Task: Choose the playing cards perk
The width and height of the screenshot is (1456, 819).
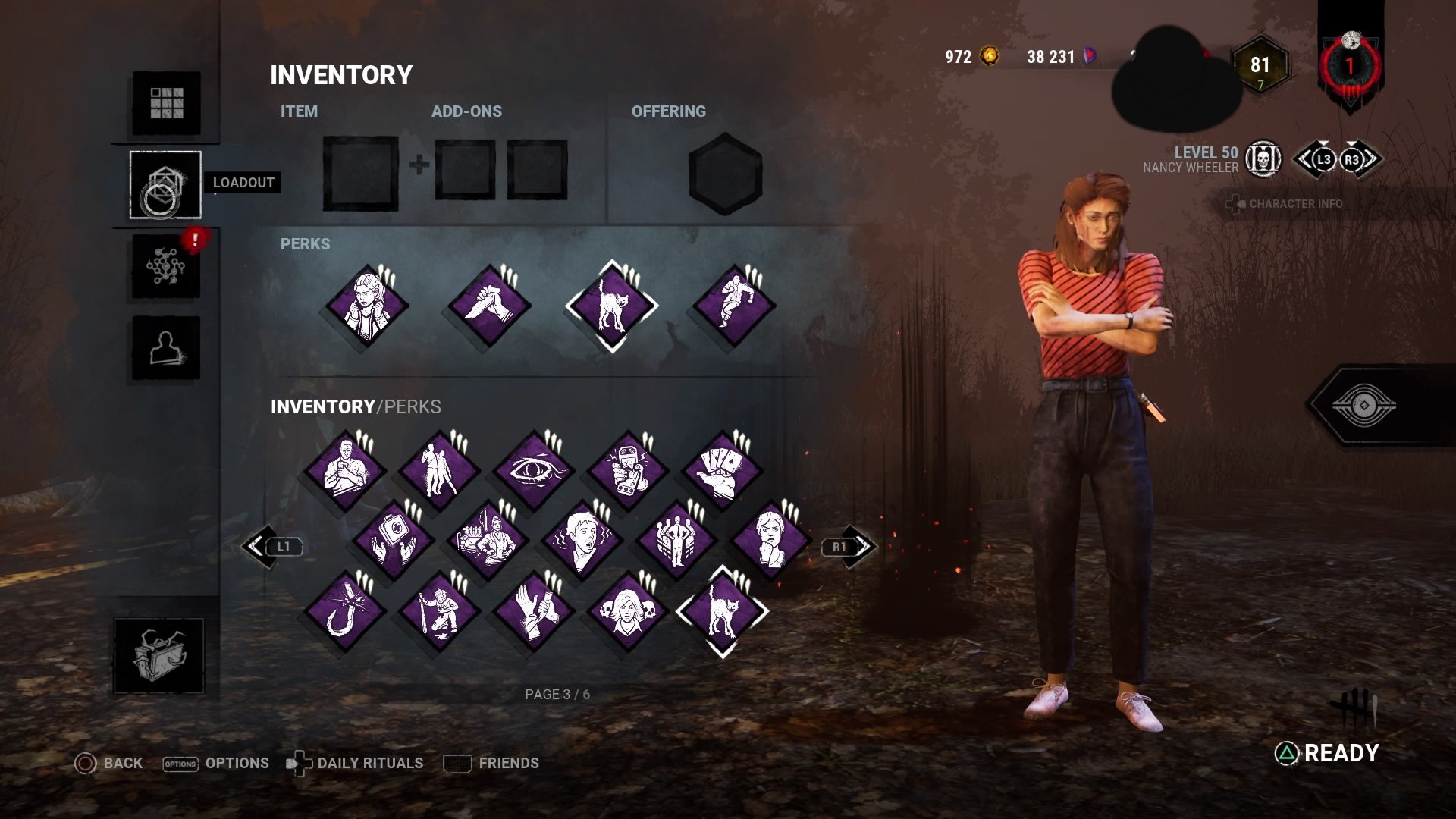Action: [x=721, y=470]
